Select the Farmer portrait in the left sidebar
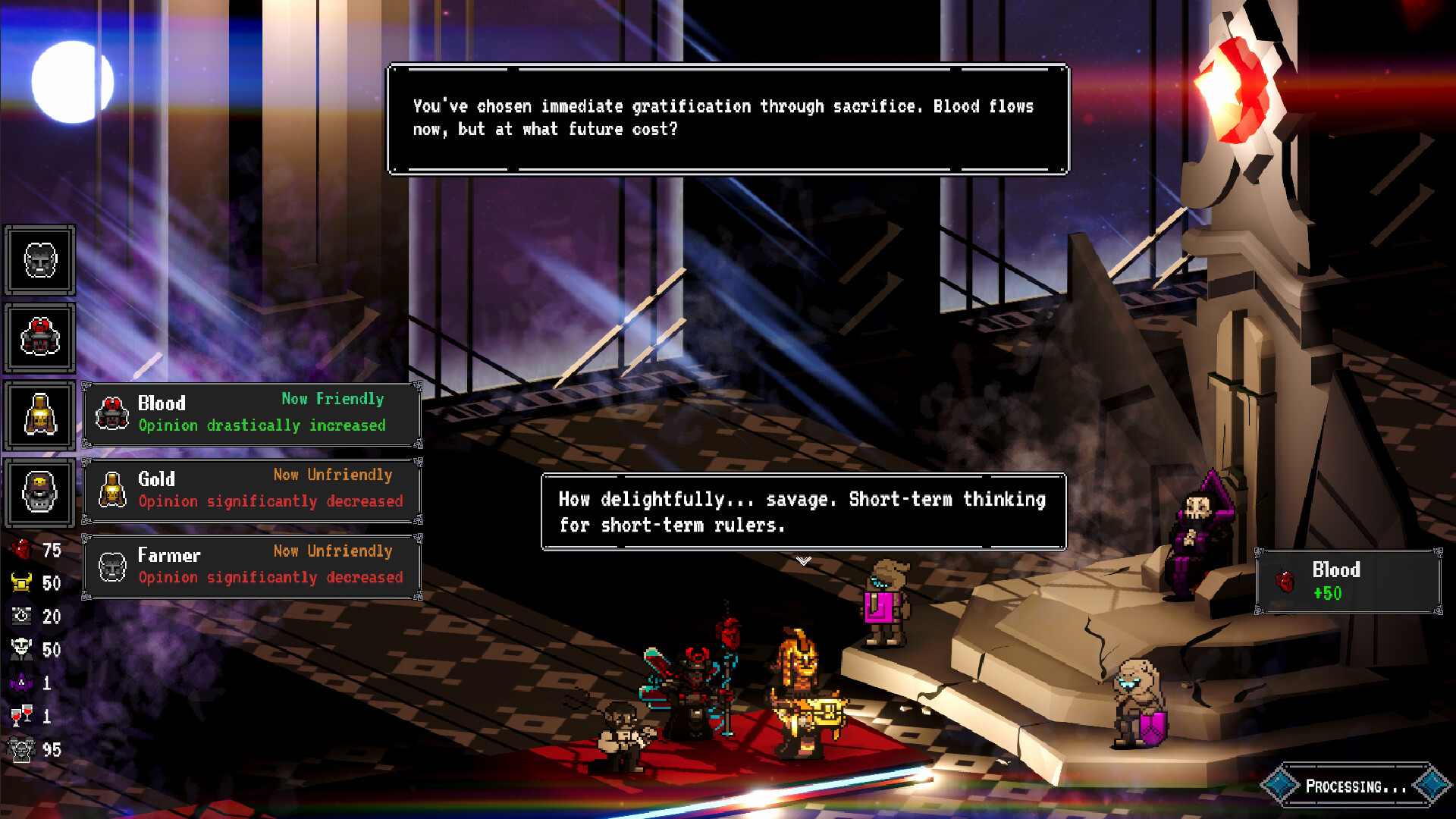1456x819 pixels. [40, 260]
